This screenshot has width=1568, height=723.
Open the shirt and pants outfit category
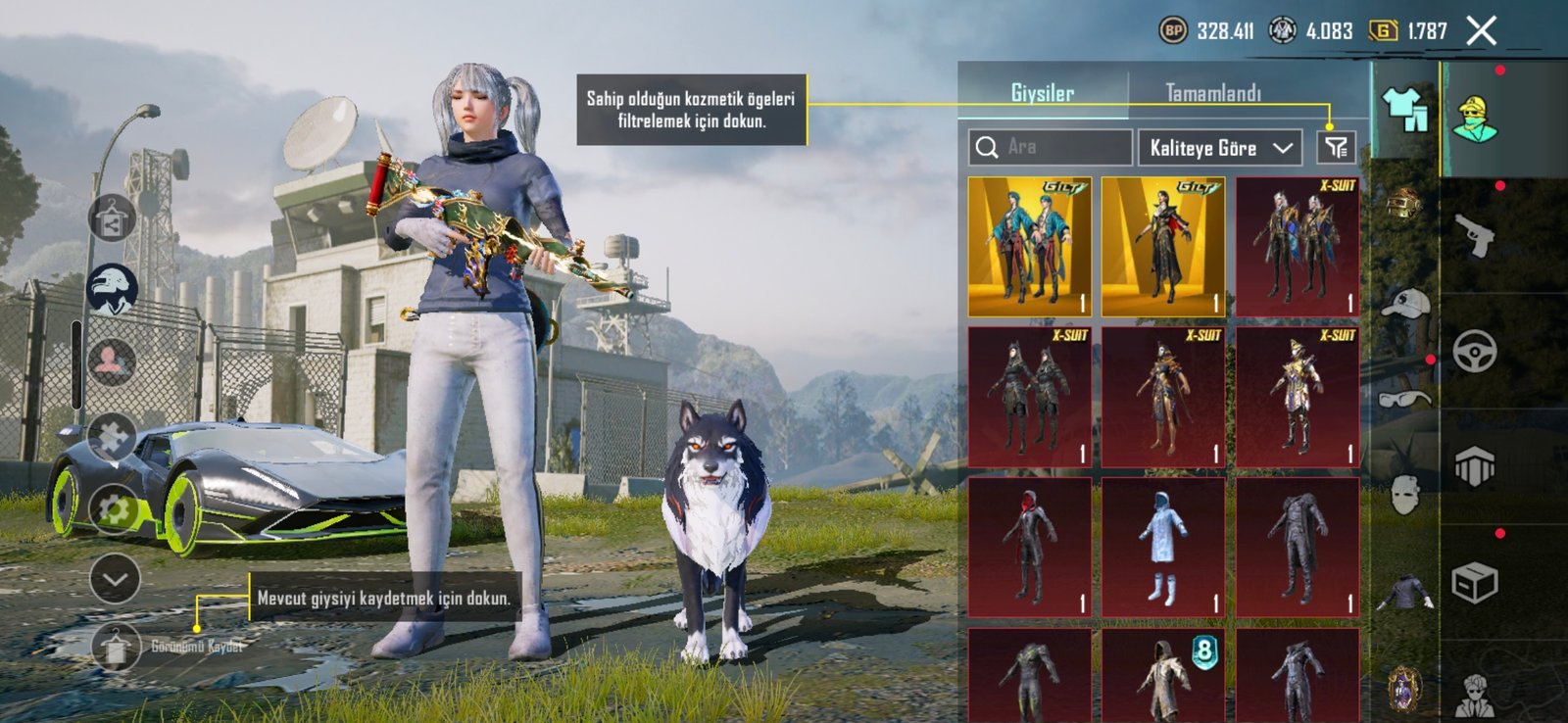point(1404,109)
